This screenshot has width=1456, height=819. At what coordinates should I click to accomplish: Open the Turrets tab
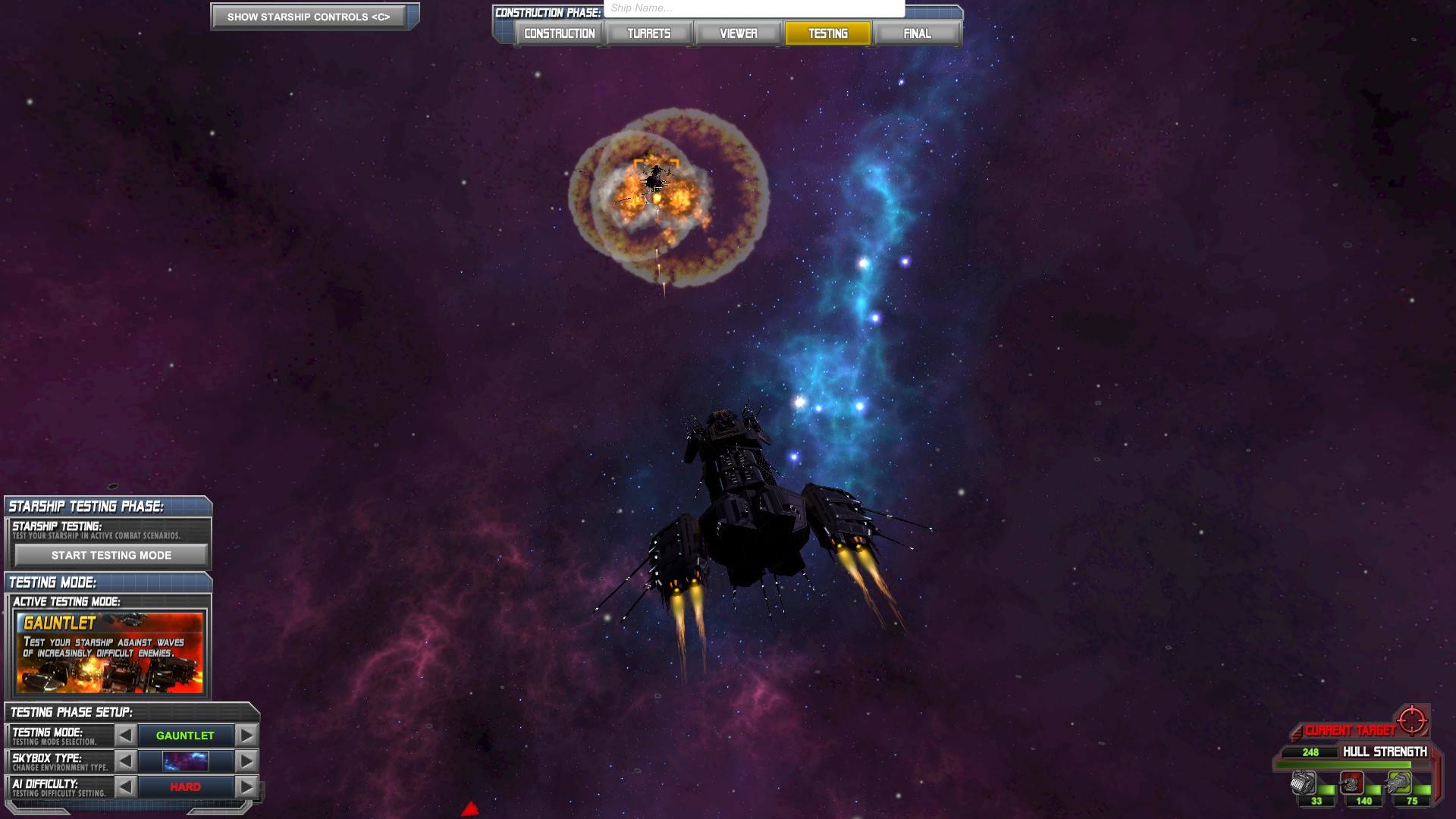pos(648,33)
